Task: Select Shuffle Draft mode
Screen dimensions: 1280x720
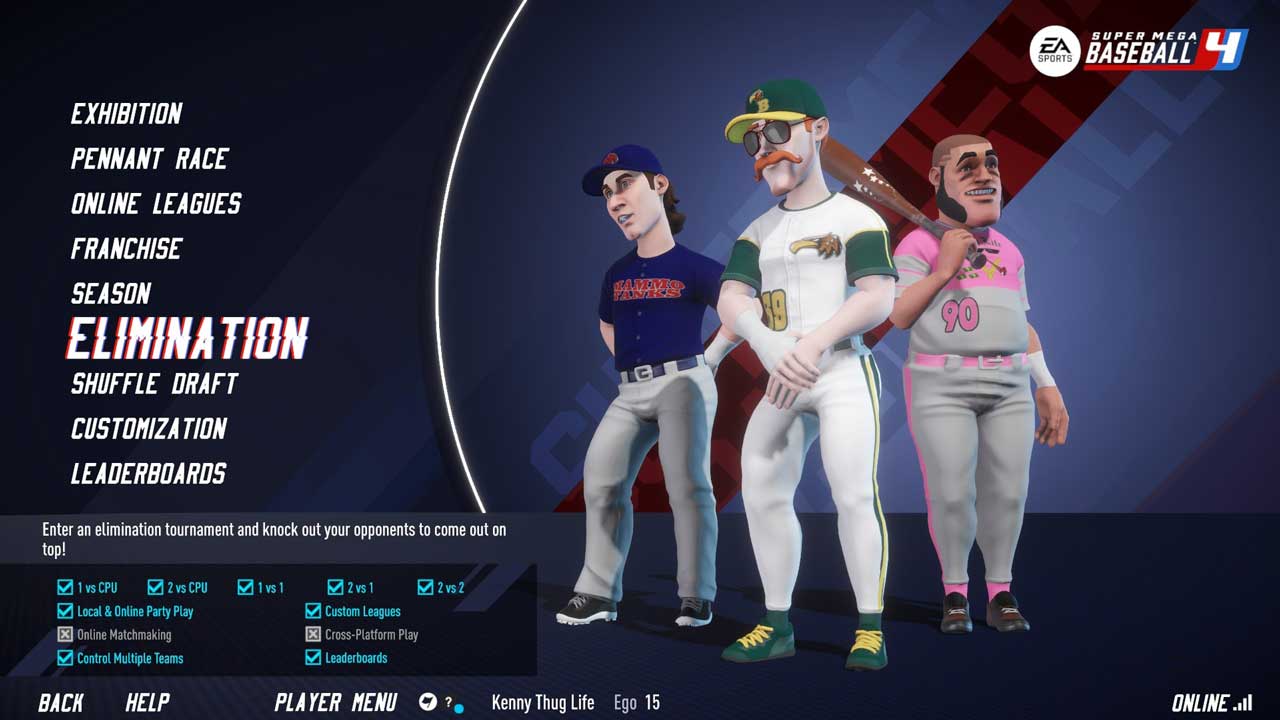Action: pos(154,384)
